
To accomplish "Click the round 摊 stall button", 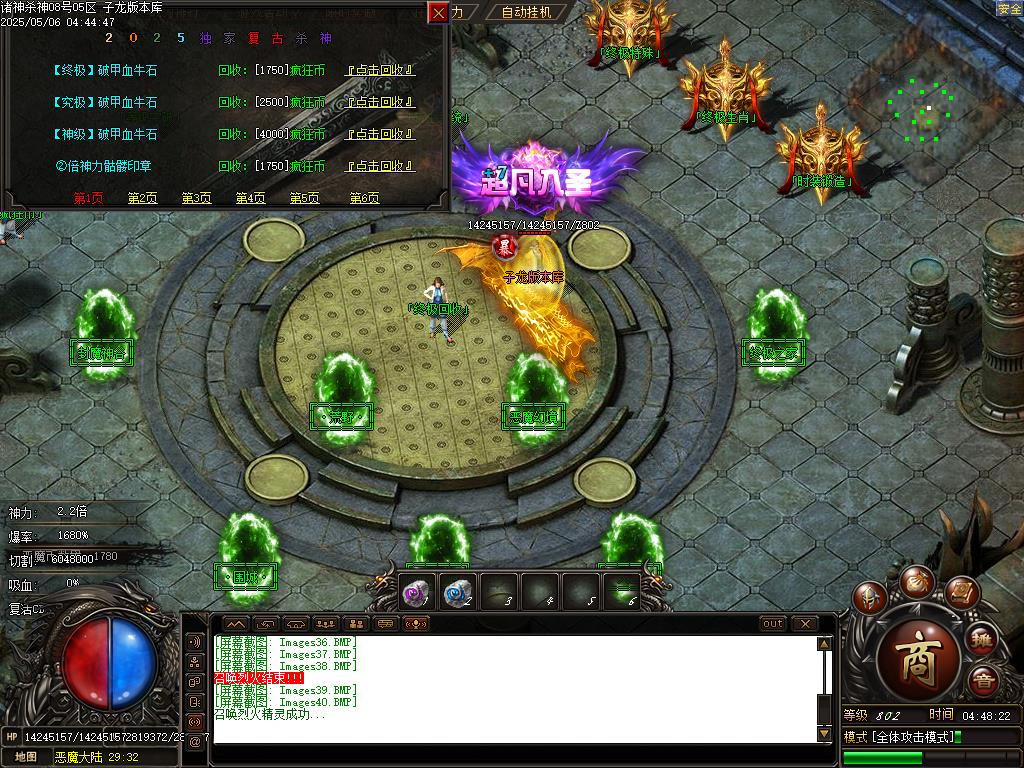I will tap(982, 638).
